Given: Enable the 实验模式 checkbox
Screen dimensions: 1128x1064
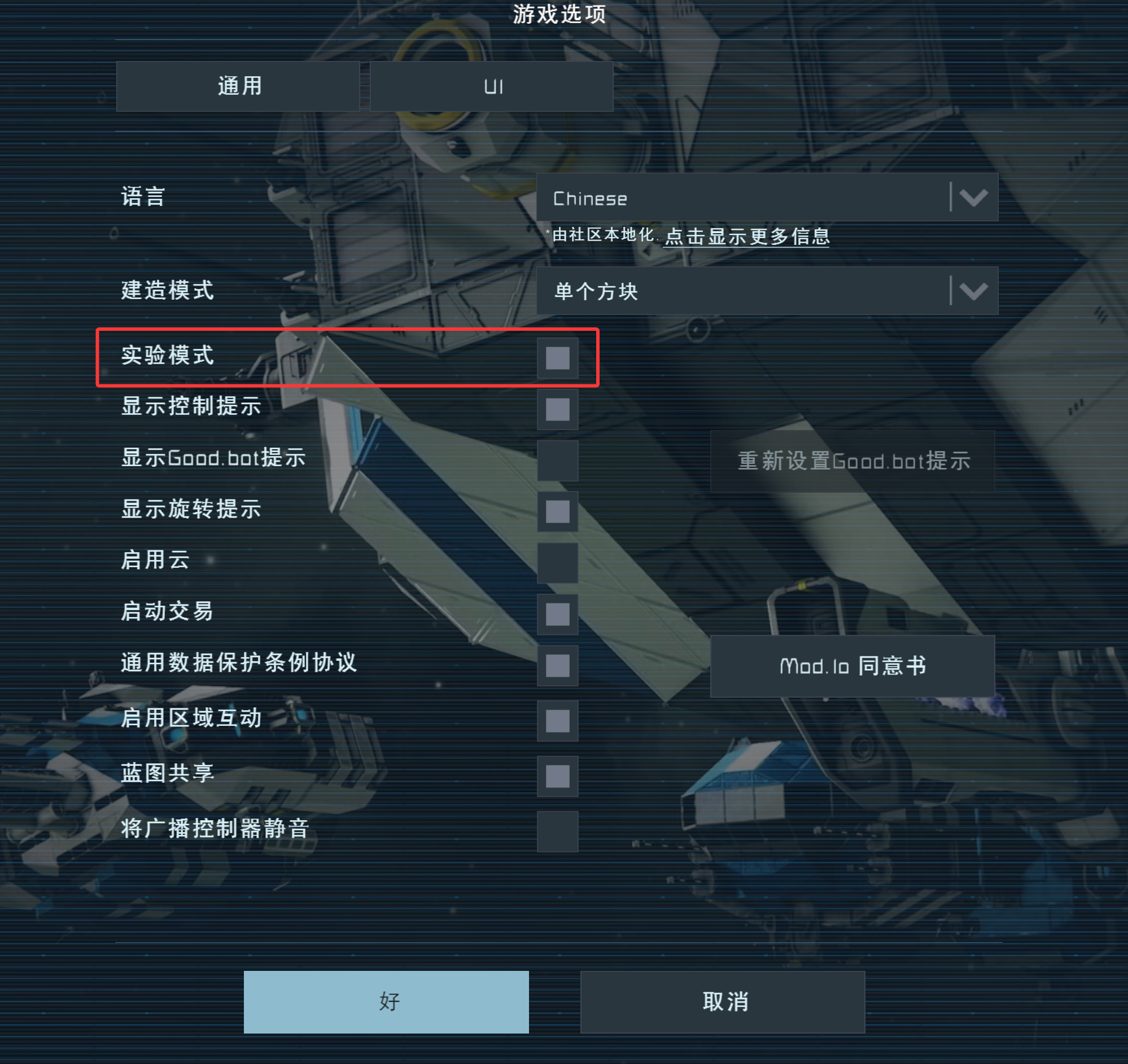Looking at the screenshot, I should tap(557, 358).
